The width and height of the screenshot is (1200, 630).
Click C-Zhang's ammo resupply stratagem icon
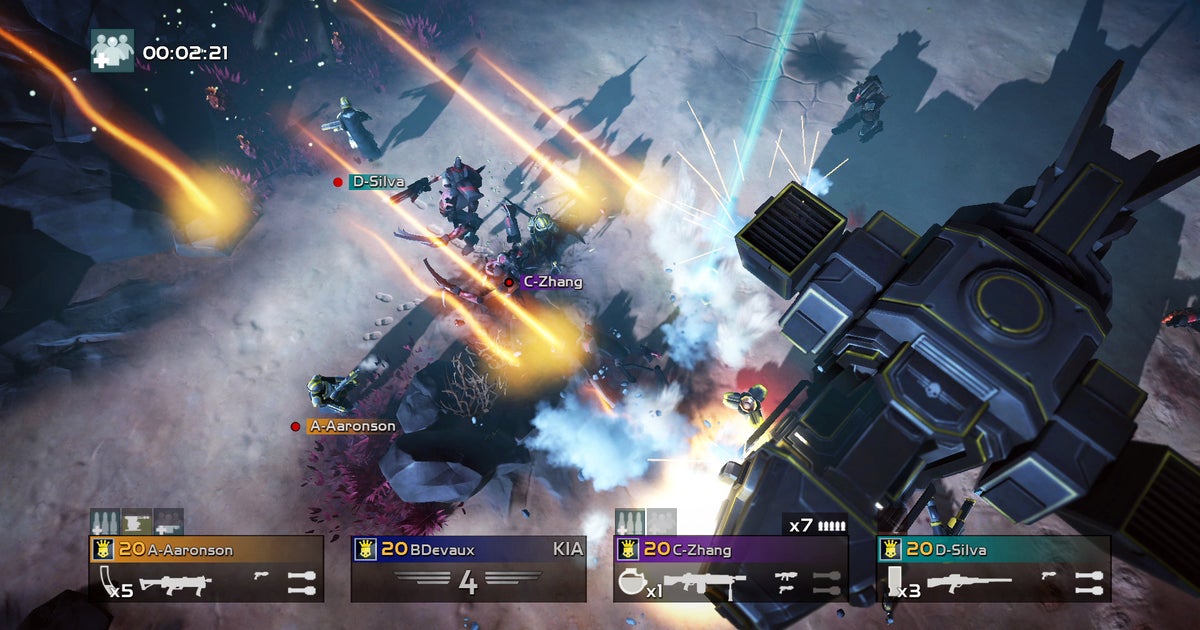pos(629,522)
